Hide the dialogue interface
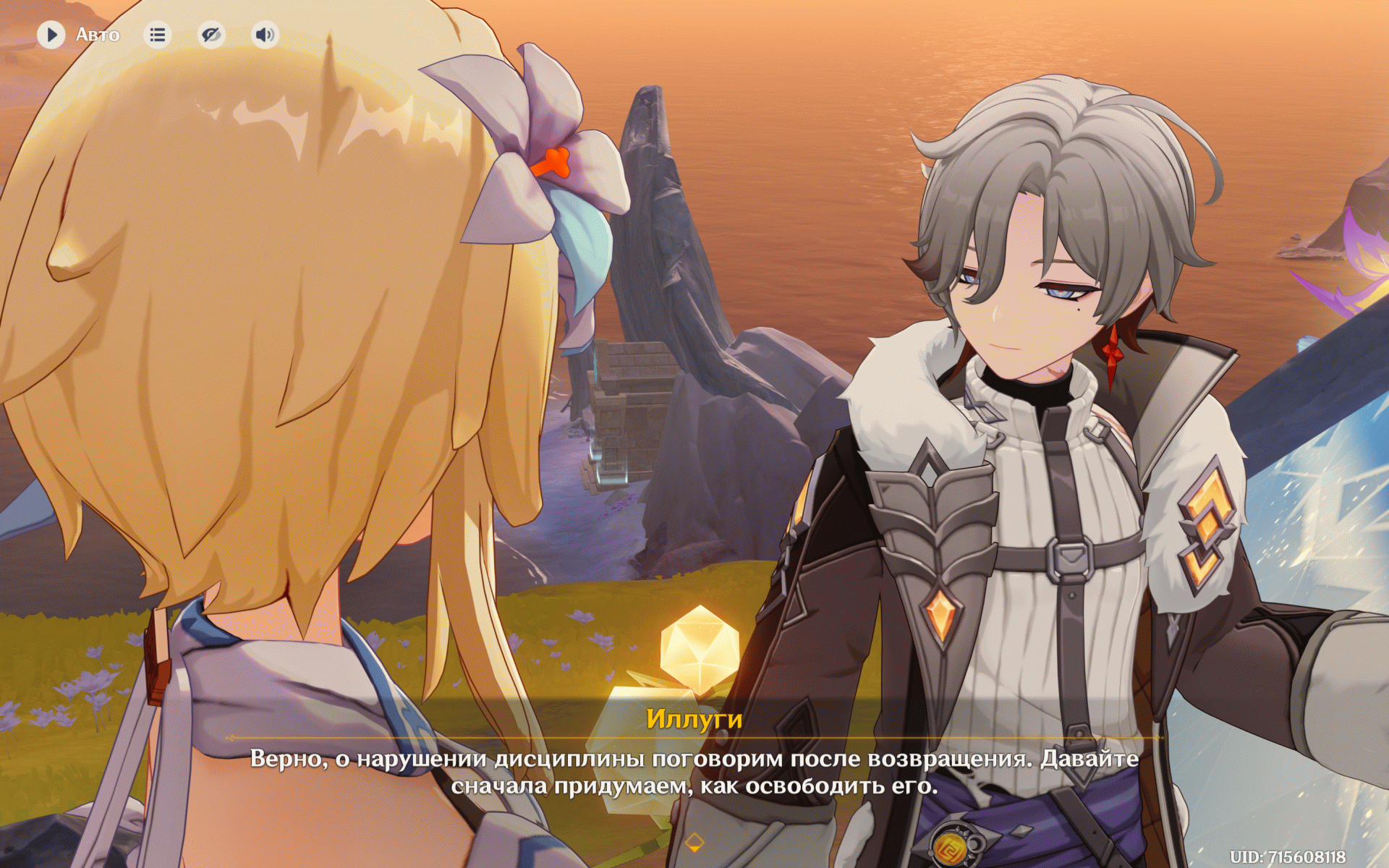The width and height of the screenshot is (1389, 868). (211, 35)
